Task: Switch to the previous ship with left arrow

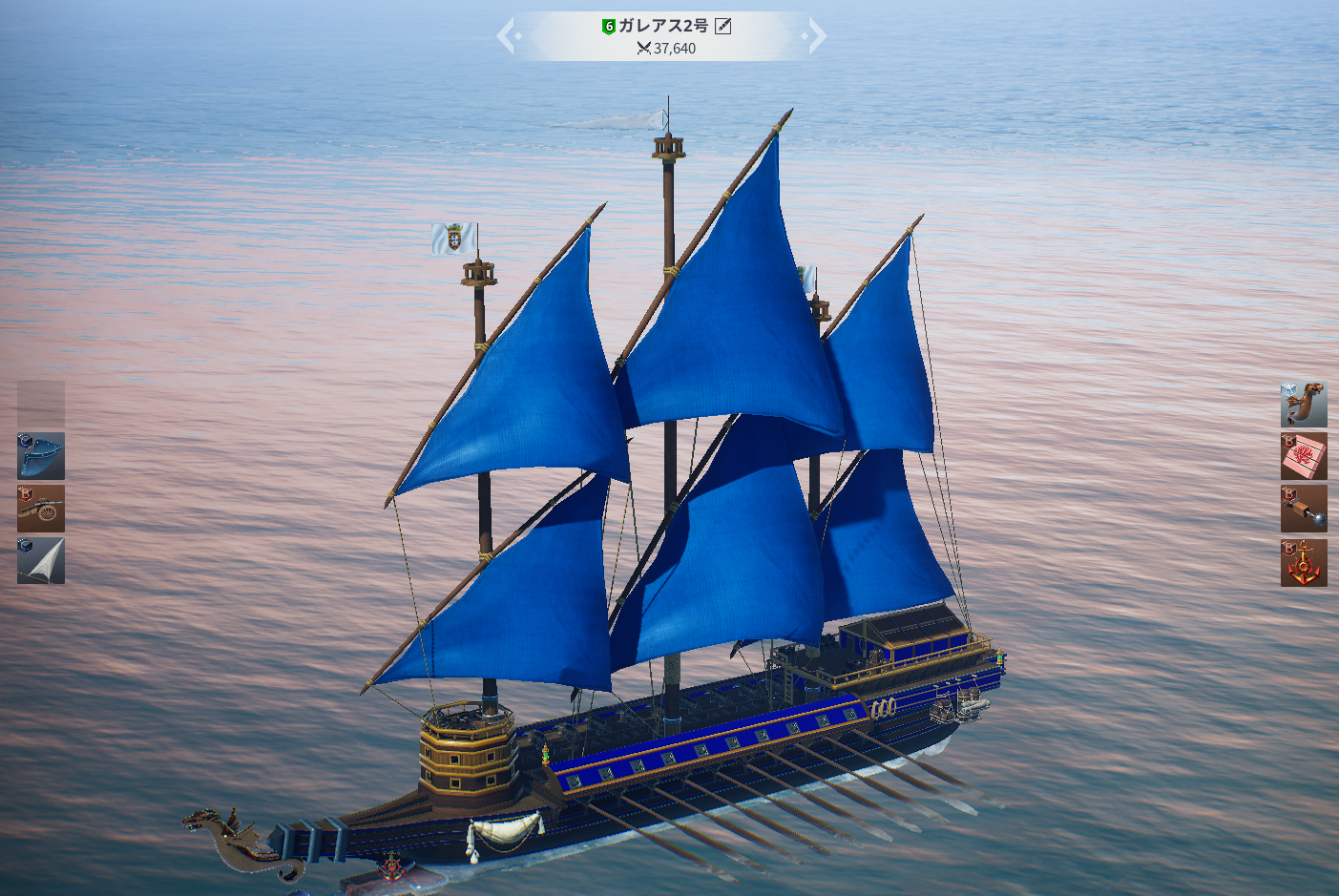Action: [x=508, y=36]
